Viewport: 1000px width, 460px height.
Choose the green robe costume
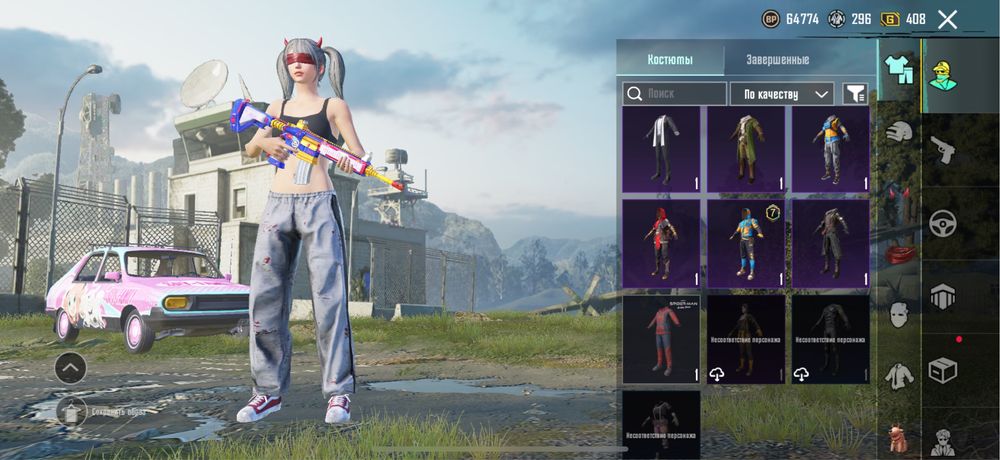click(746, 149)
